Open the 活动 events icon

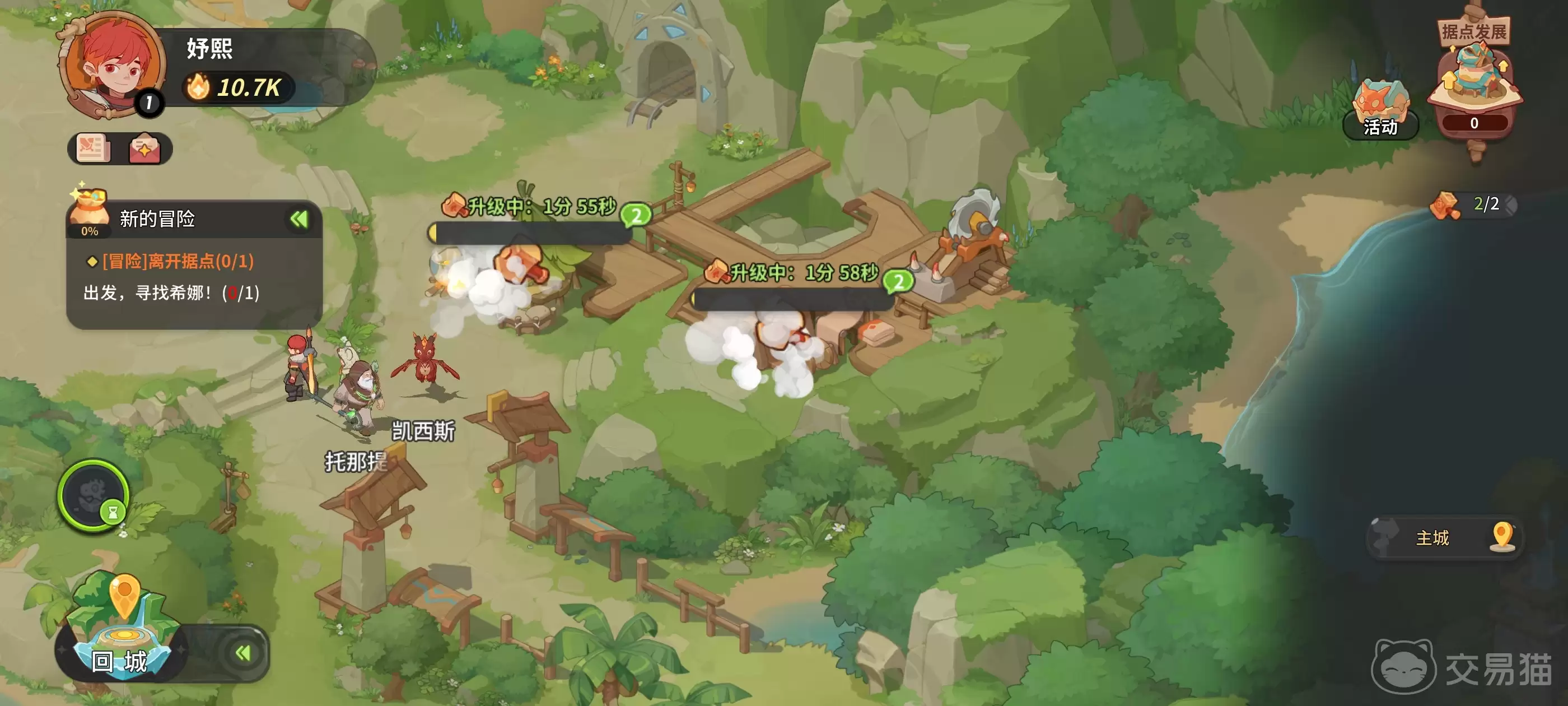tap(1379, 110)
